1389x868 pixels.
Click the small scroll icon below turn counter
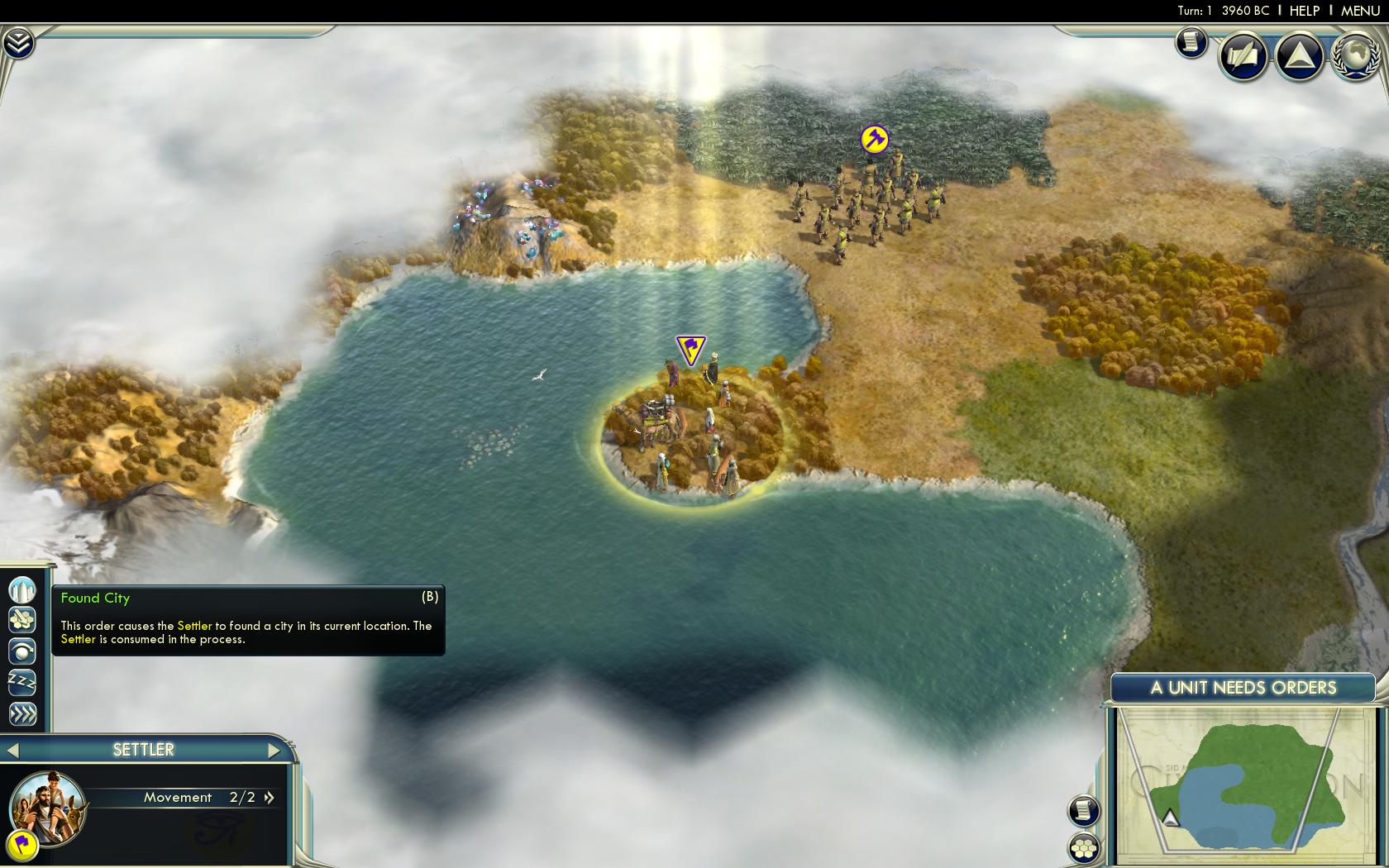click(1191, 41)
